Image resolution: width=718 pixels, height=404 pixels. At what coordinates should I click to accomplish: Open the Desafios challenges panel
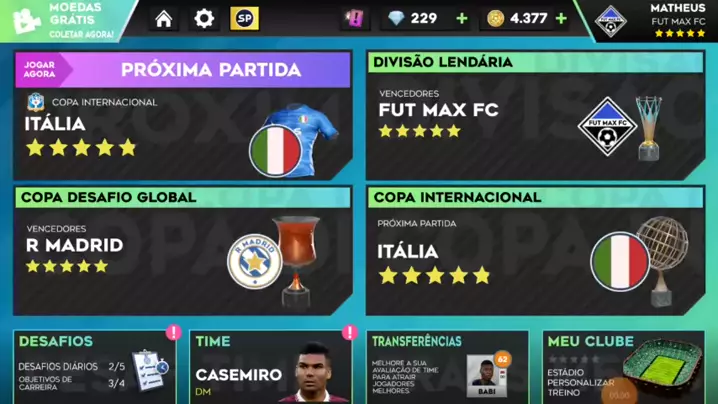pyautogui.click(x=95, y=368)
